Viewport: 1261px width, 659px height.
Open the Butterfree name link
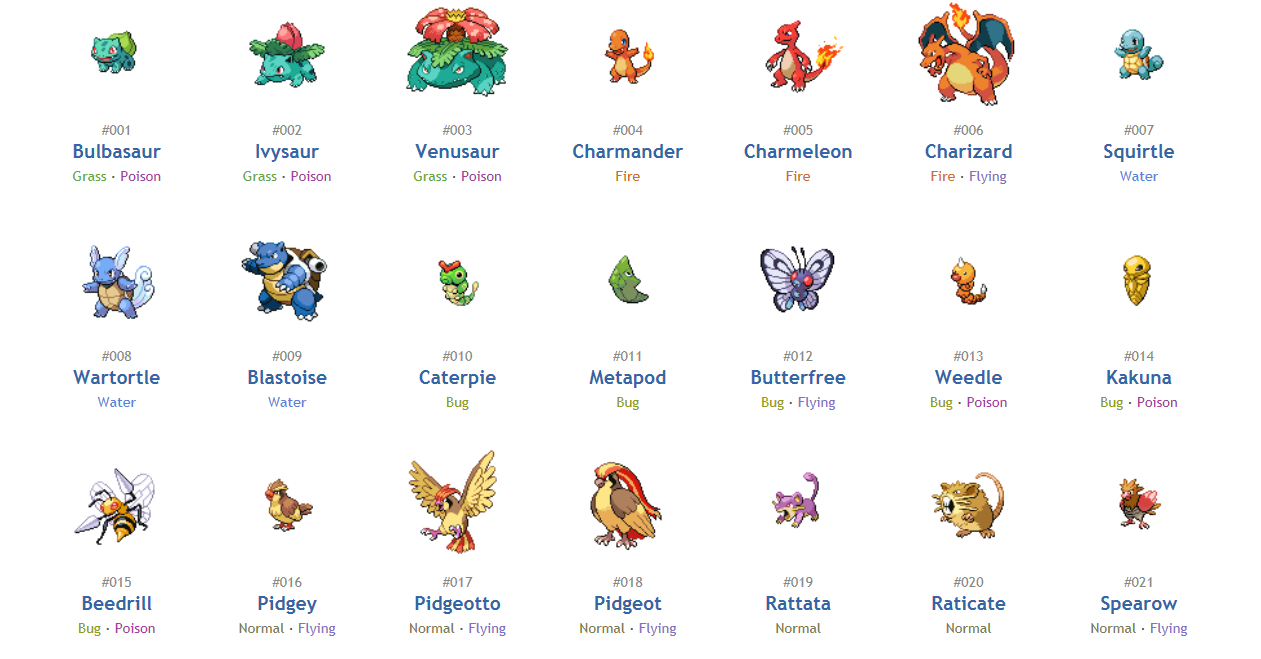(798, 378)
